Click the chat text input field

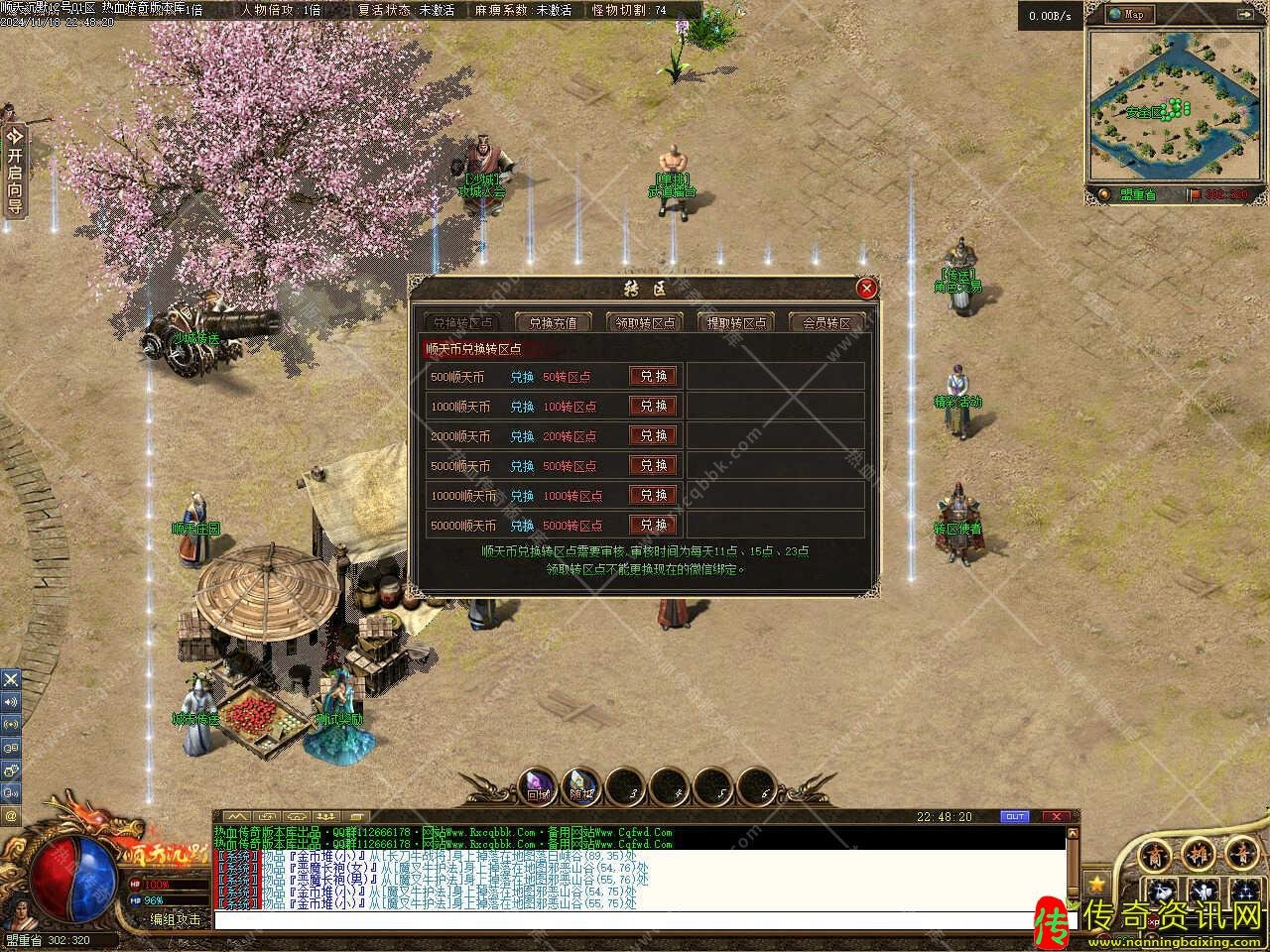pos(635,920)
